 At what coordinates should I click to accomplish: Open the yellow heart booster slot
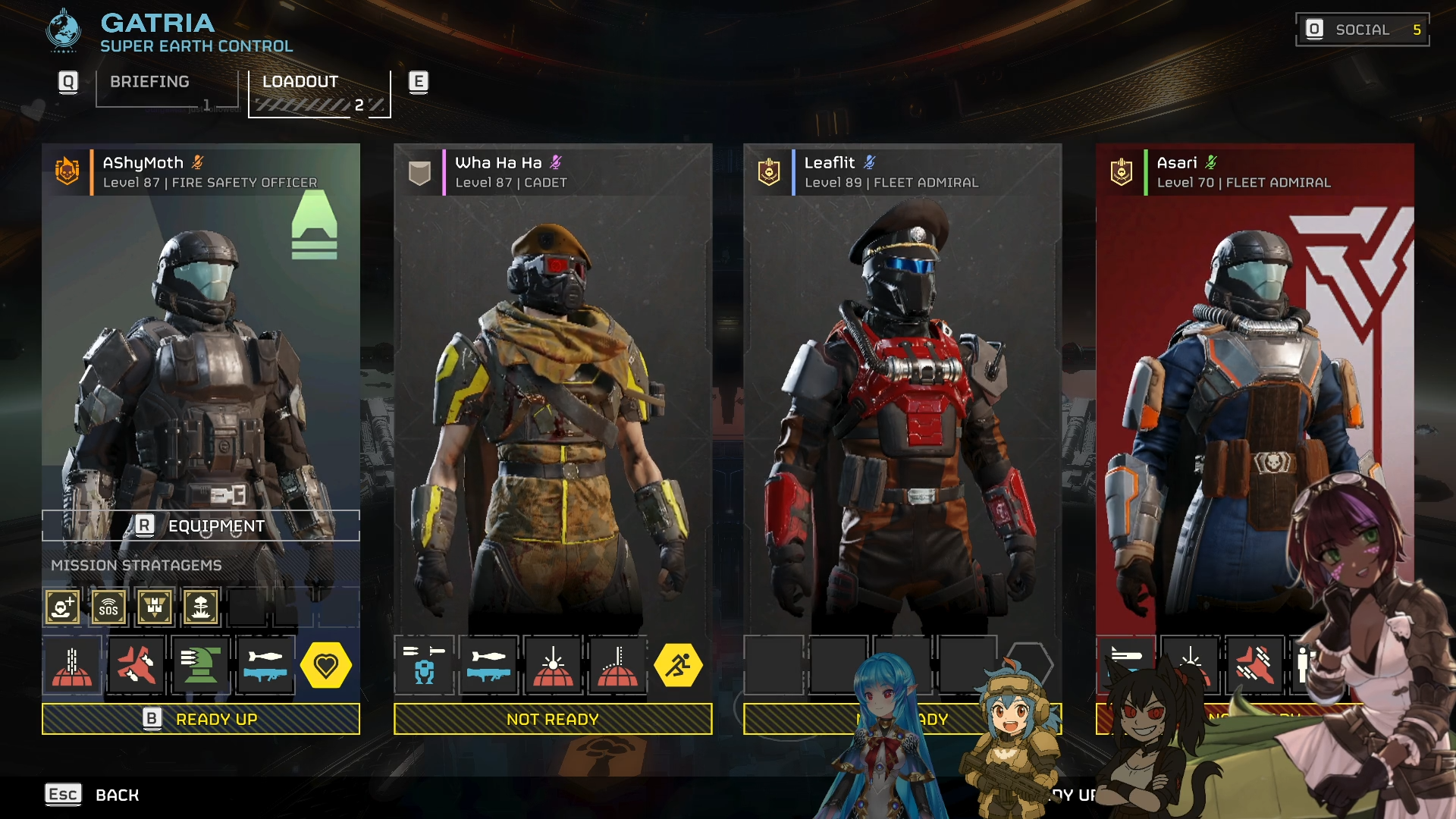coord(326,665)
